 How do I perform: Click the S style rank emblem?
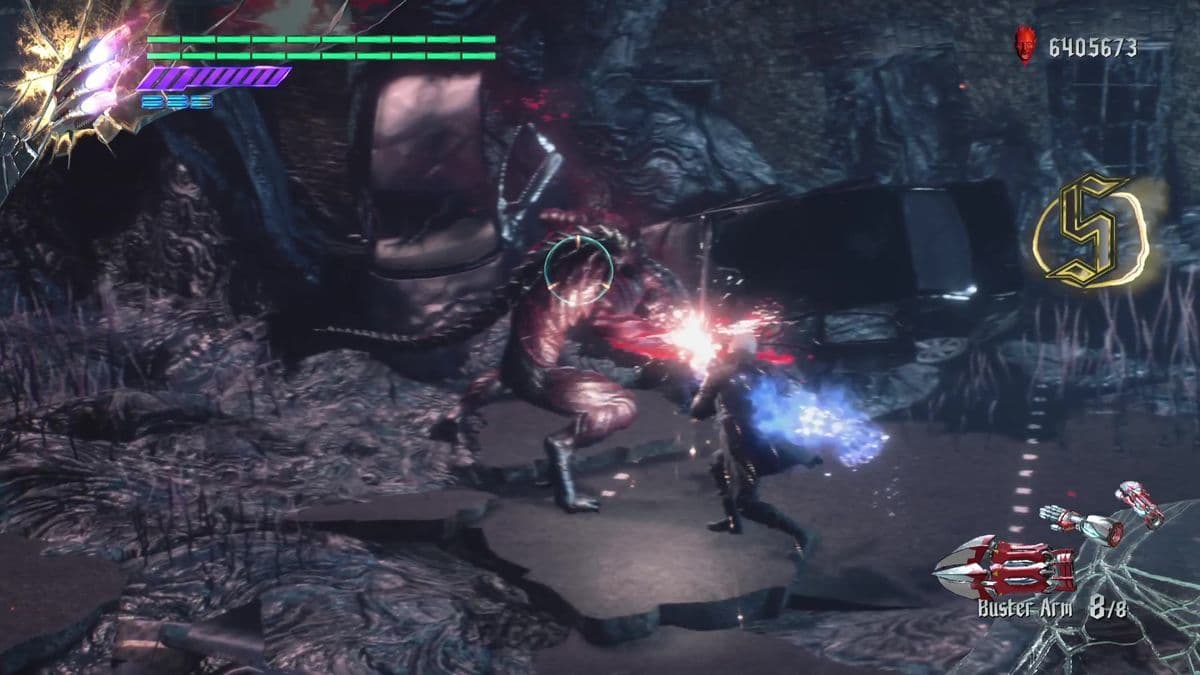tap(1090, 228)
